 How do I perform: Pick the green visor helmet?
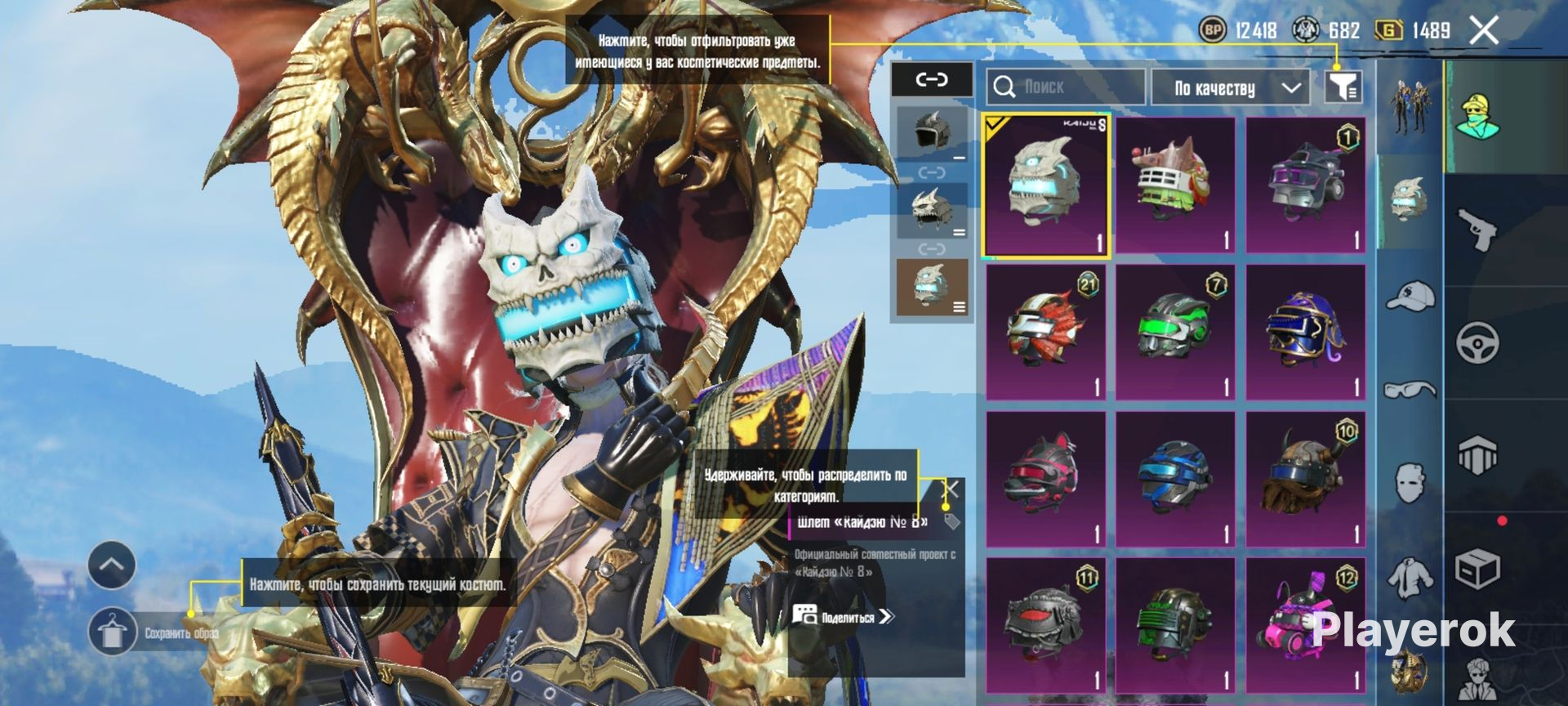[x=1175, y=332]
